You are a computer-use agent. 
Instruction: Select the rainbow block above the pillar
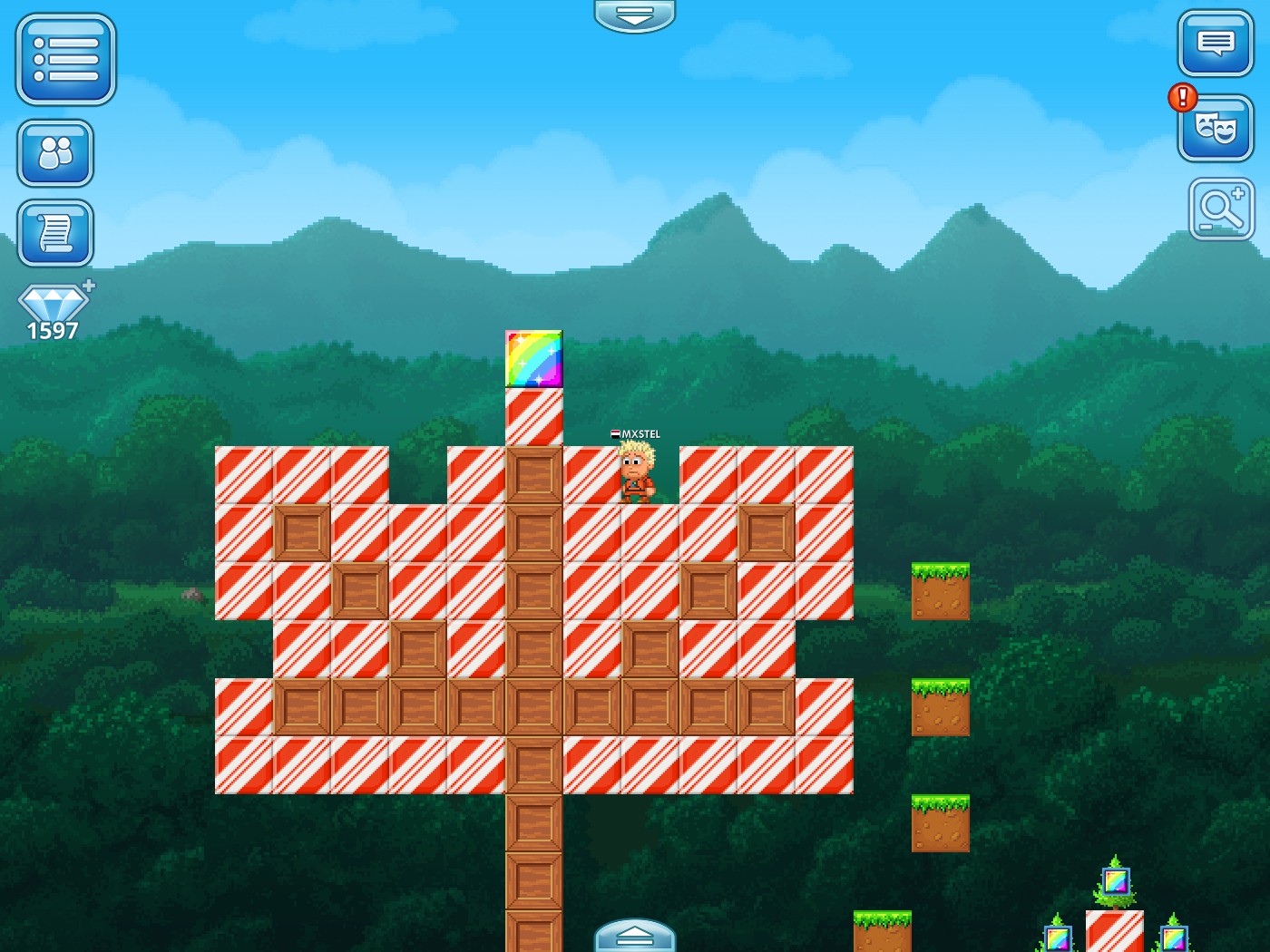click(x=533, y=360)
